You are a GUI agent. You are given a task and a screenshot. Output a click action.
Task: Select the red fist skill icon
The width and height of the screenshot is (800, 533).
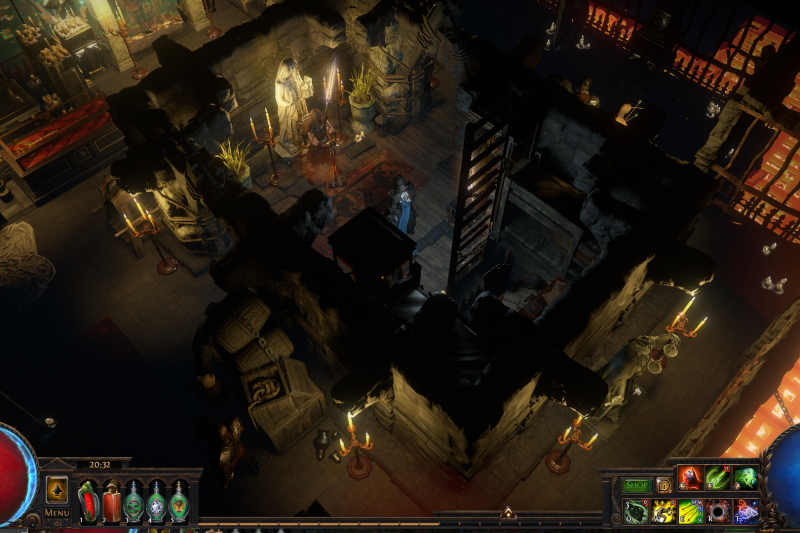(x=691, y=479)
